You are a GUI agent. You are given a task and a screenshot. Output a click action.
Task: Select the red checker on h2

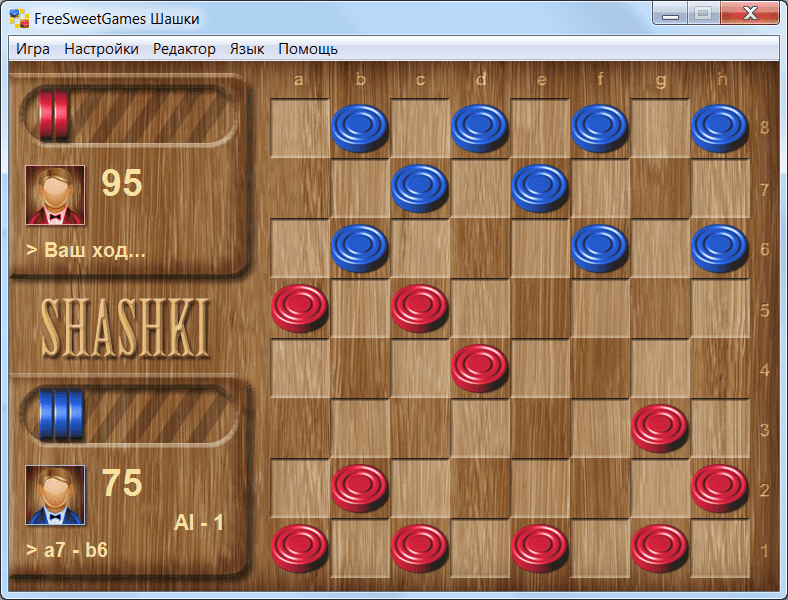click(x=719, y=487)
